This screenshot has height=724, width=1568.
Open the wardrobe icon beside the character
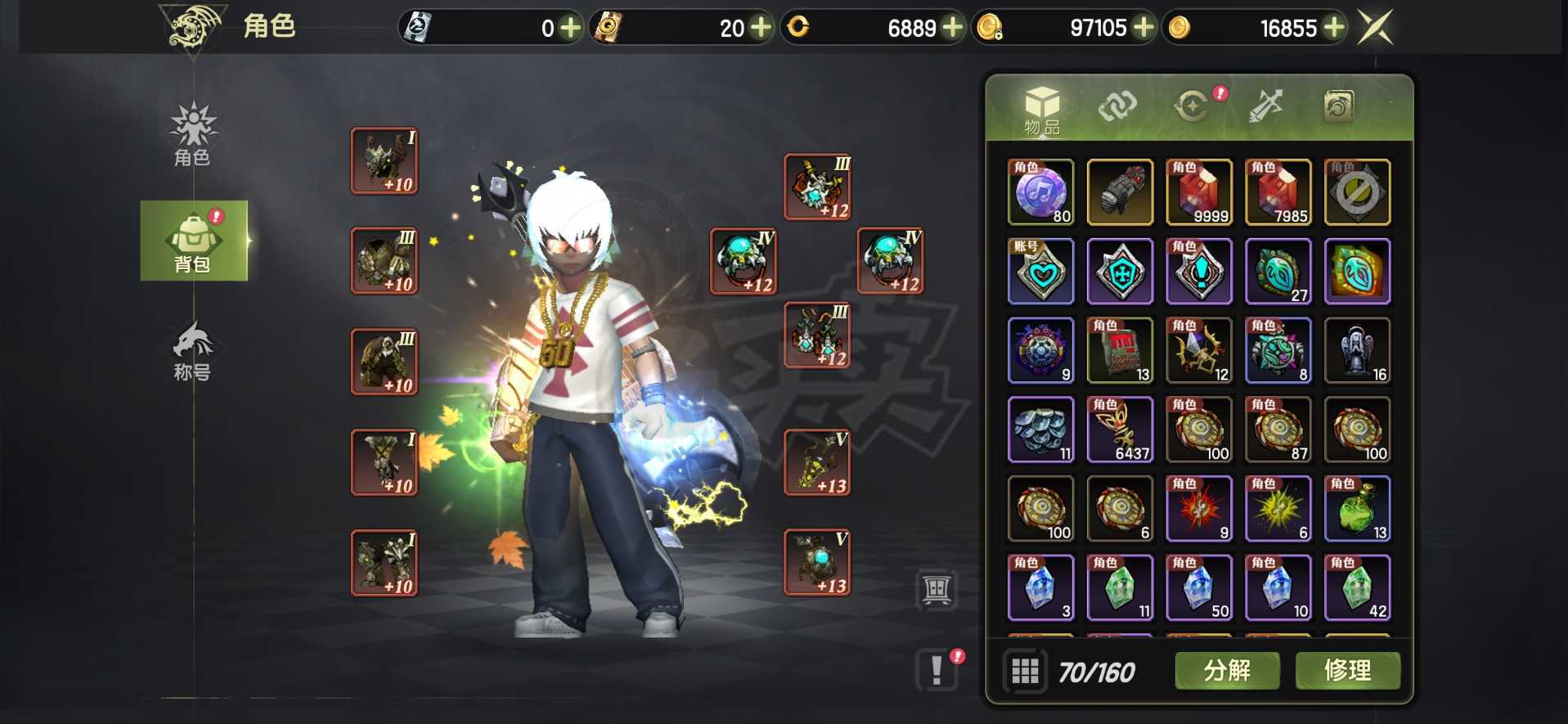click(x=937, y=588)
